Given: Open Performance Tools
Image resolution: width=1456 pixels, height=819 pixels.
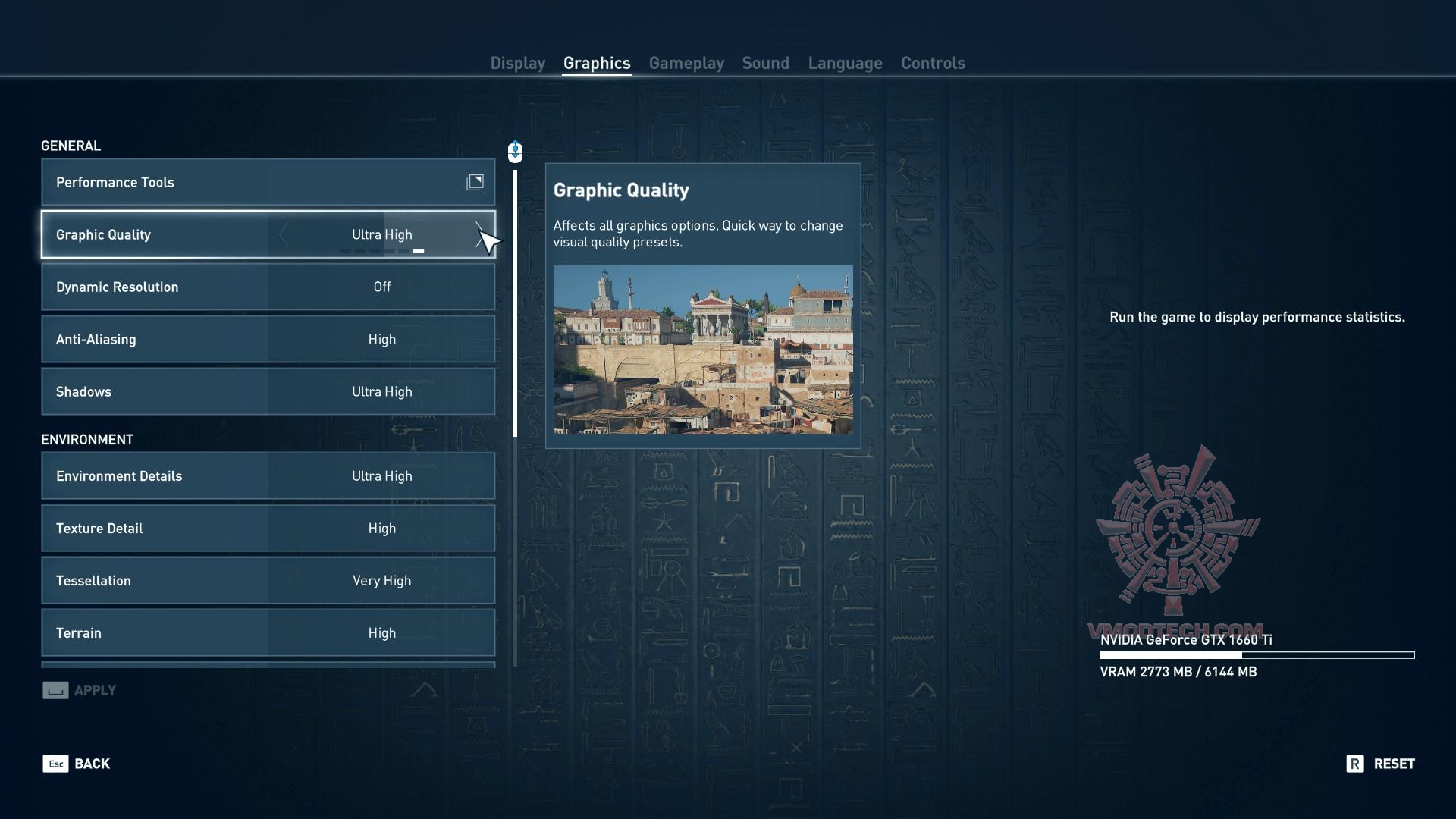Looking at the screenshot, I should (268, 182).
